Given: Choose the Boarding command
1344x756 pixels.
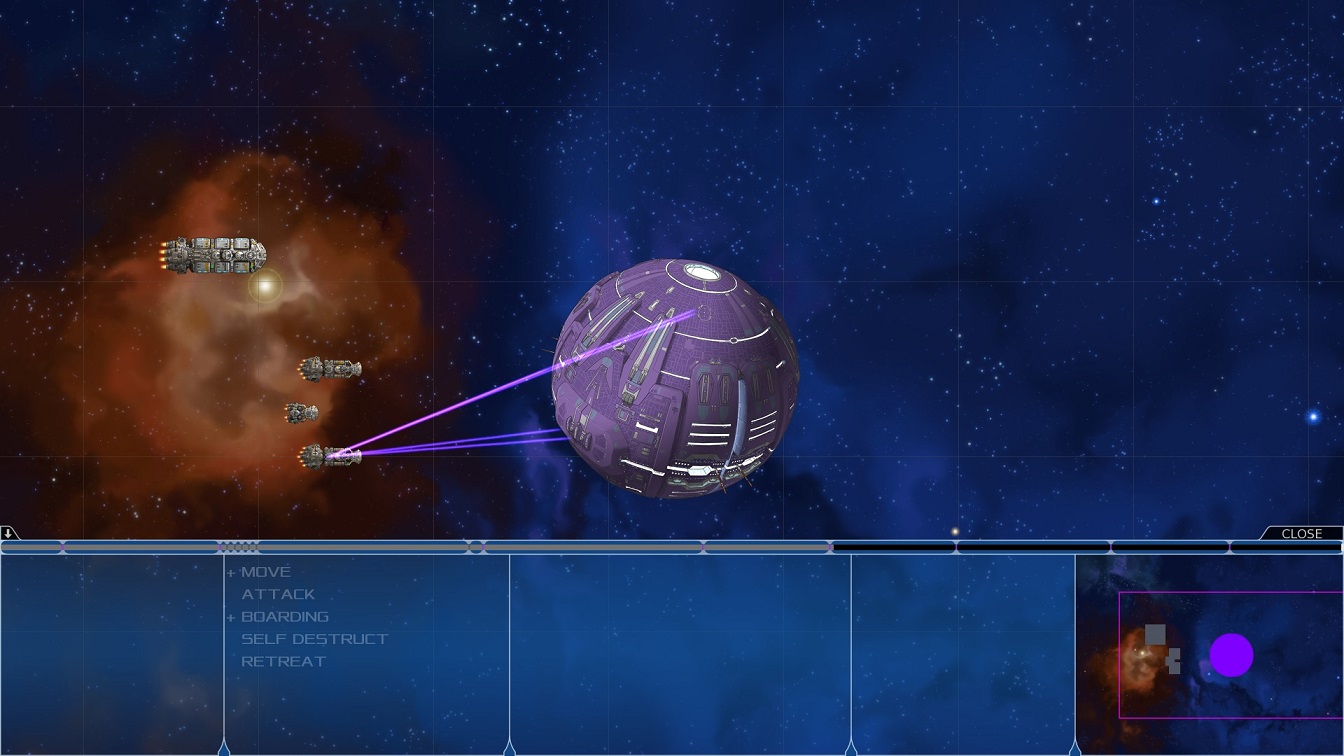Looking at the screenshot, I should 284,617.
